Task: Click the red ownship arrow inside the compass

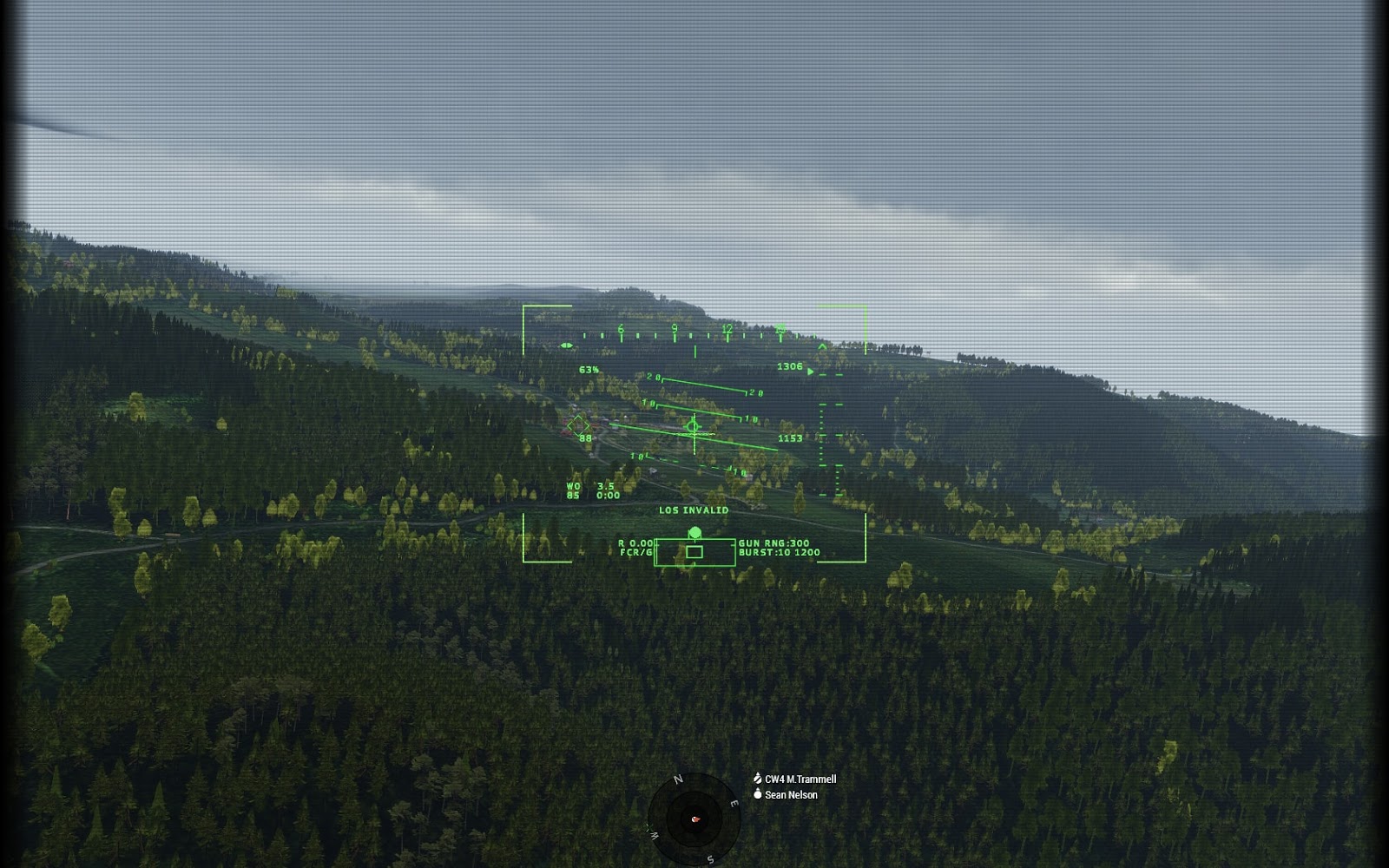Action: (696, 819)
